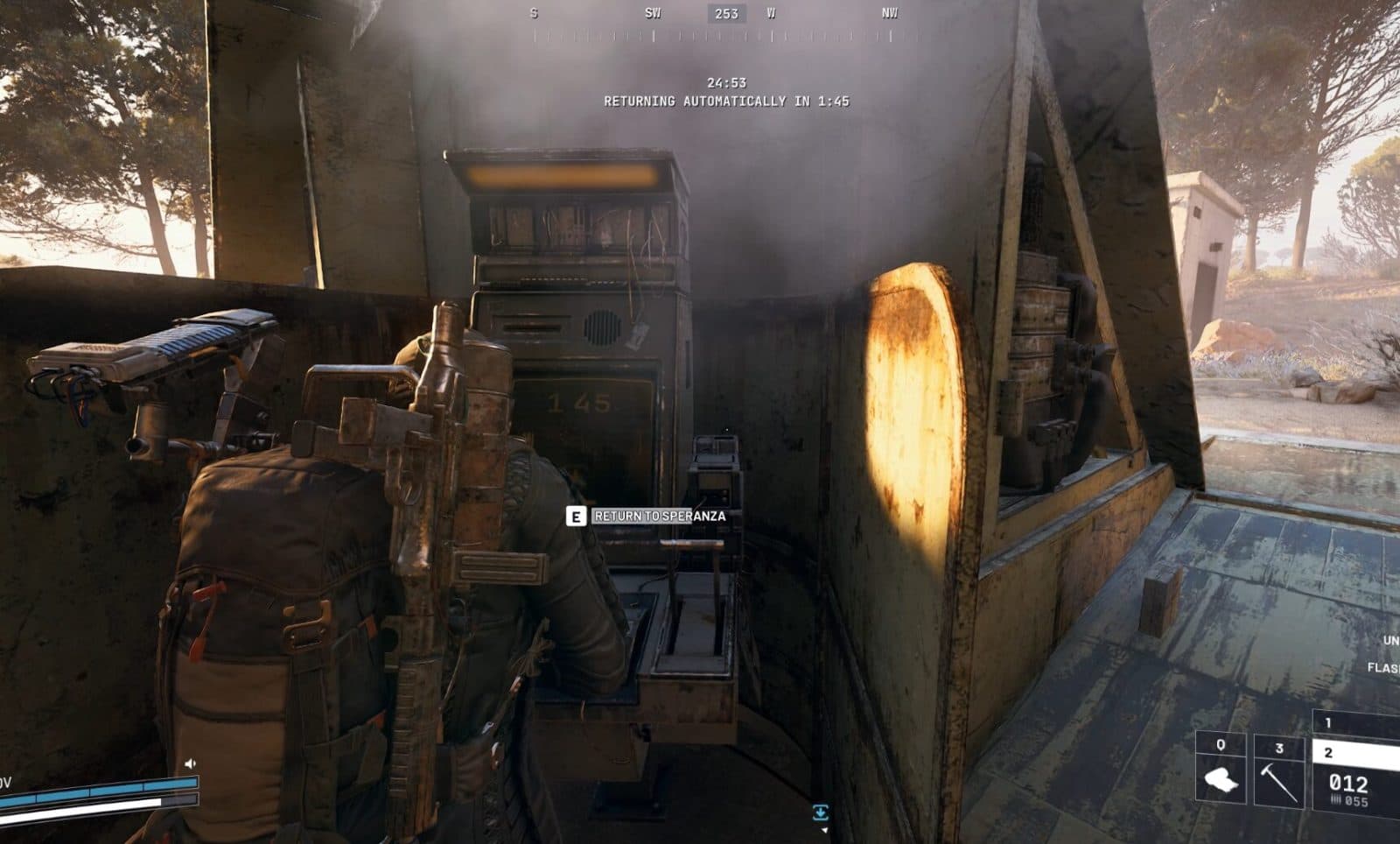
Task: Toggle voice chat with the speaker indicator
Action: (191, 763)
